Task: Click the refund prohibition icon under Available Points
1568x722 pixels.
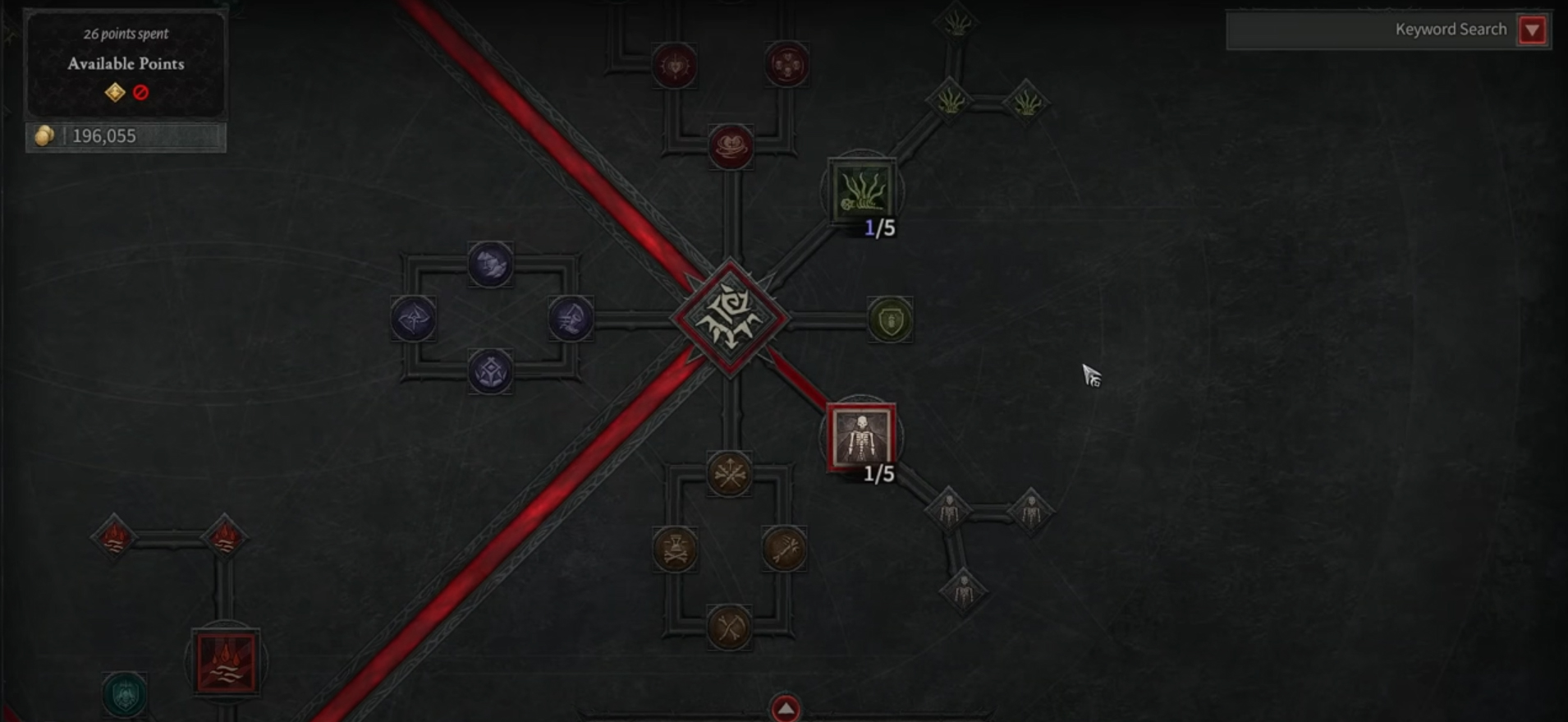Action: coord(140,93)
